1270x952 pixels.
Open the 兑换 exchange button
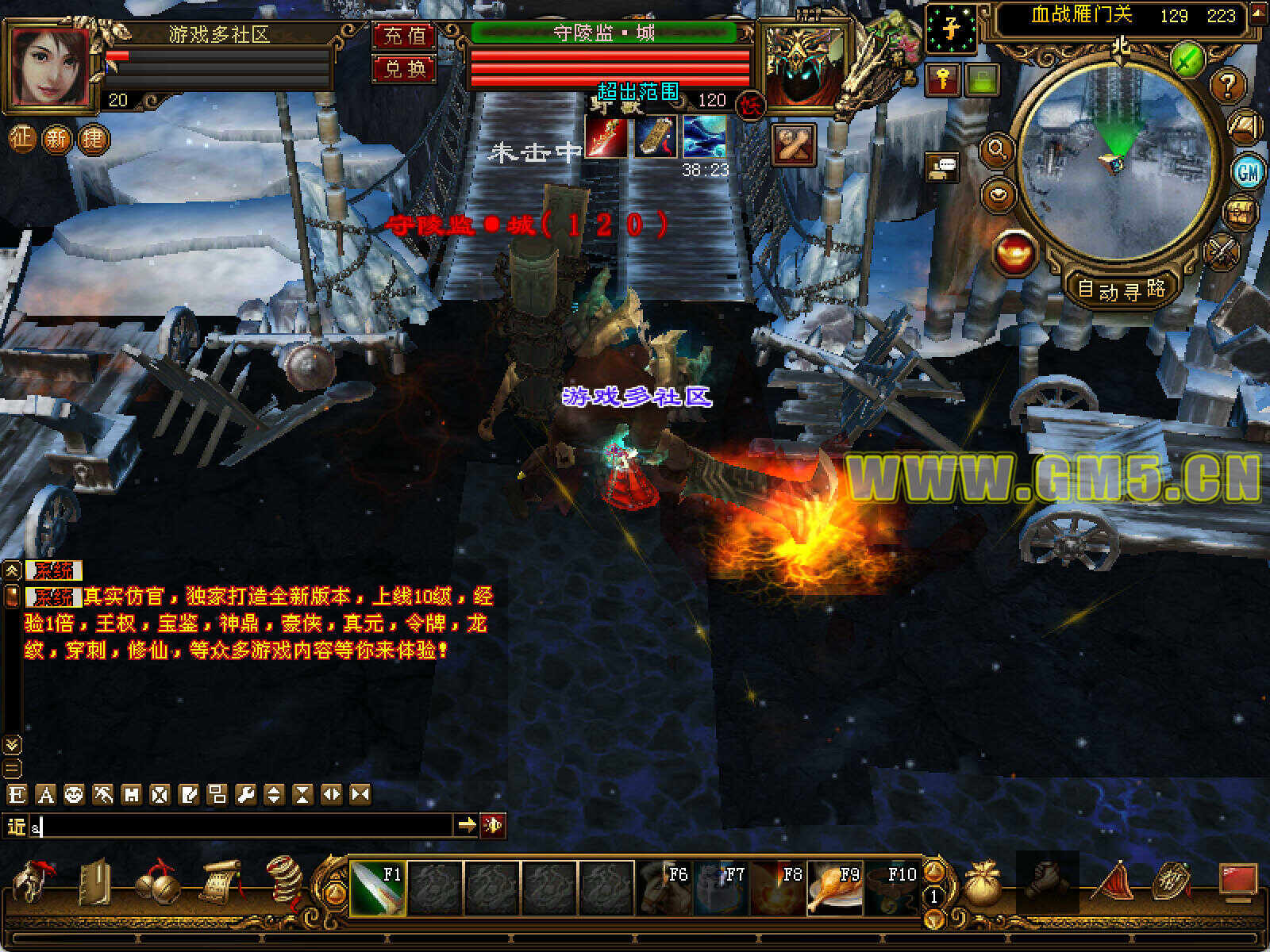[405, 69]
